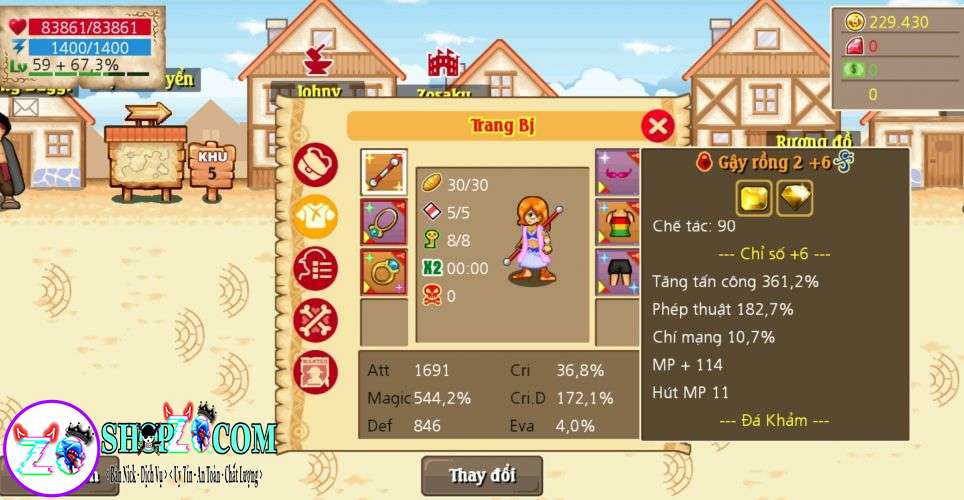Open the mail envelope icon

[x=26, y=107]
